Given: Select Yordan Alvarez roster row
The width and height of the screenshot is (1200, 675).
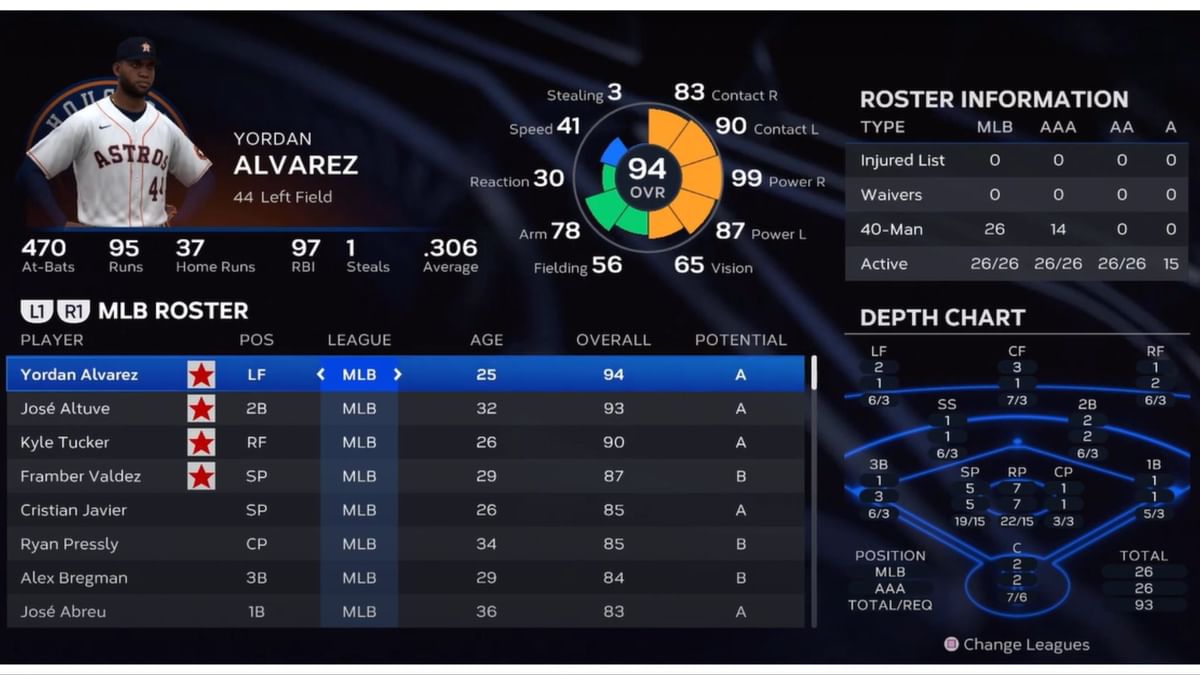Looking at the screenshot, I should (x=80, y=374).
